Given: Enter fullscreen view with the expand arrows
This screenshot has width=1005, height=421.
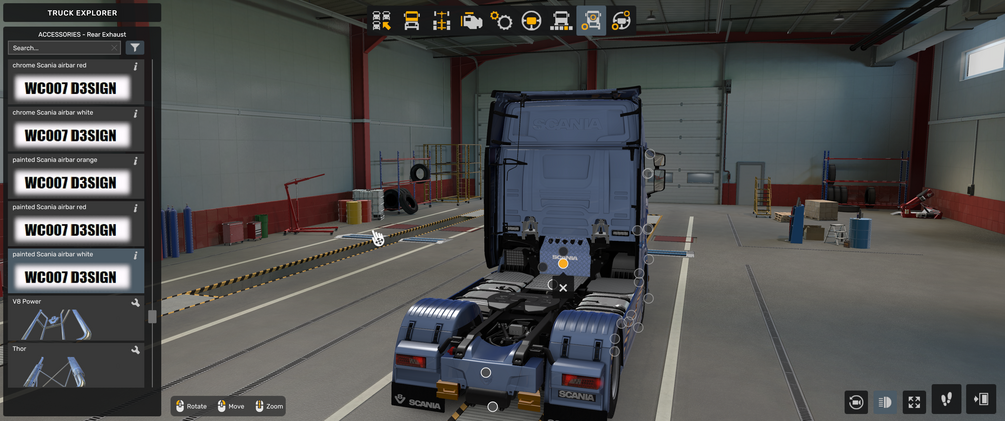Looking at the screenshot, I should (914, 402).
